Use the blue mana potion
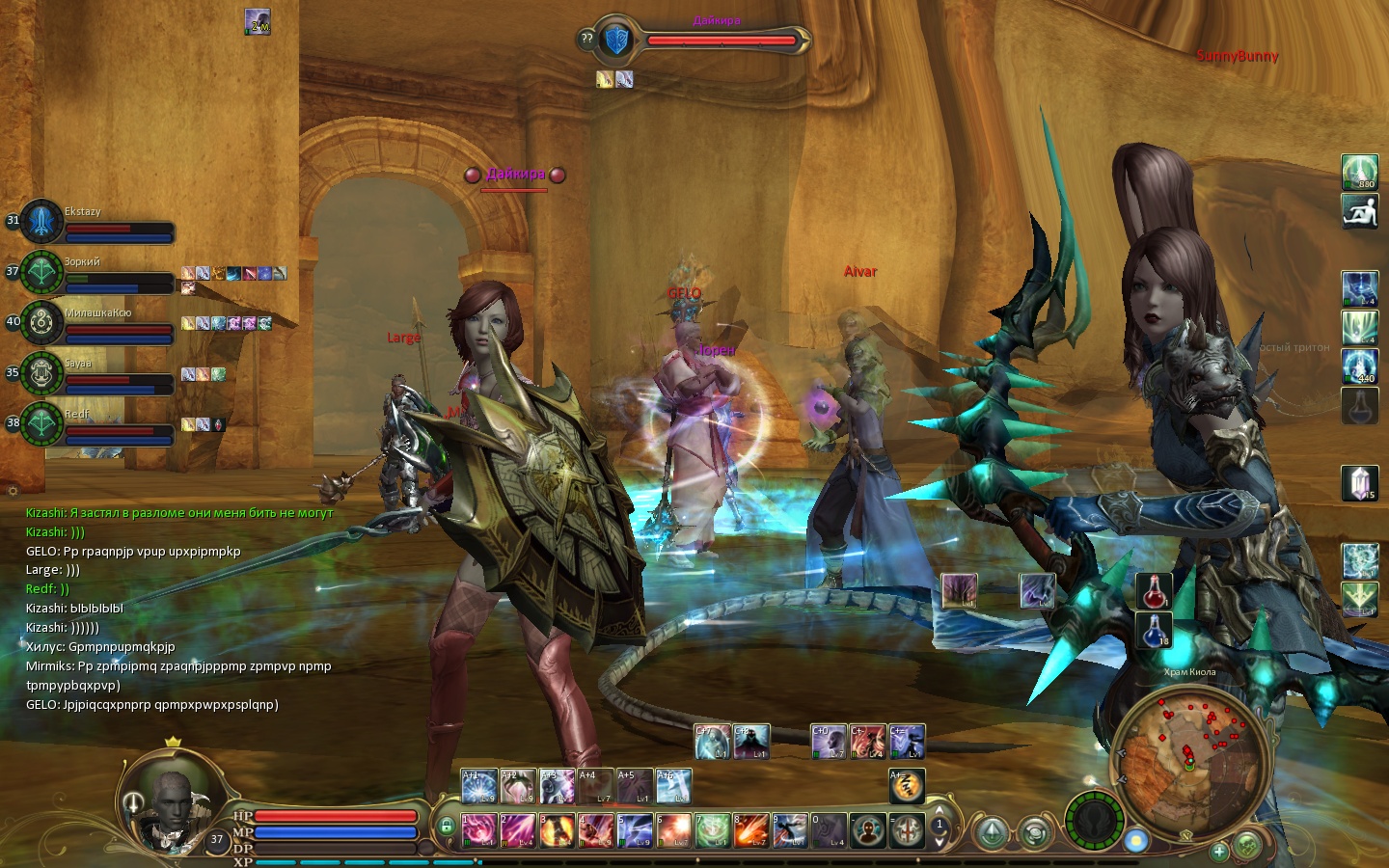Viewport: 1389px width, 868px height. tap(1154, 630)
